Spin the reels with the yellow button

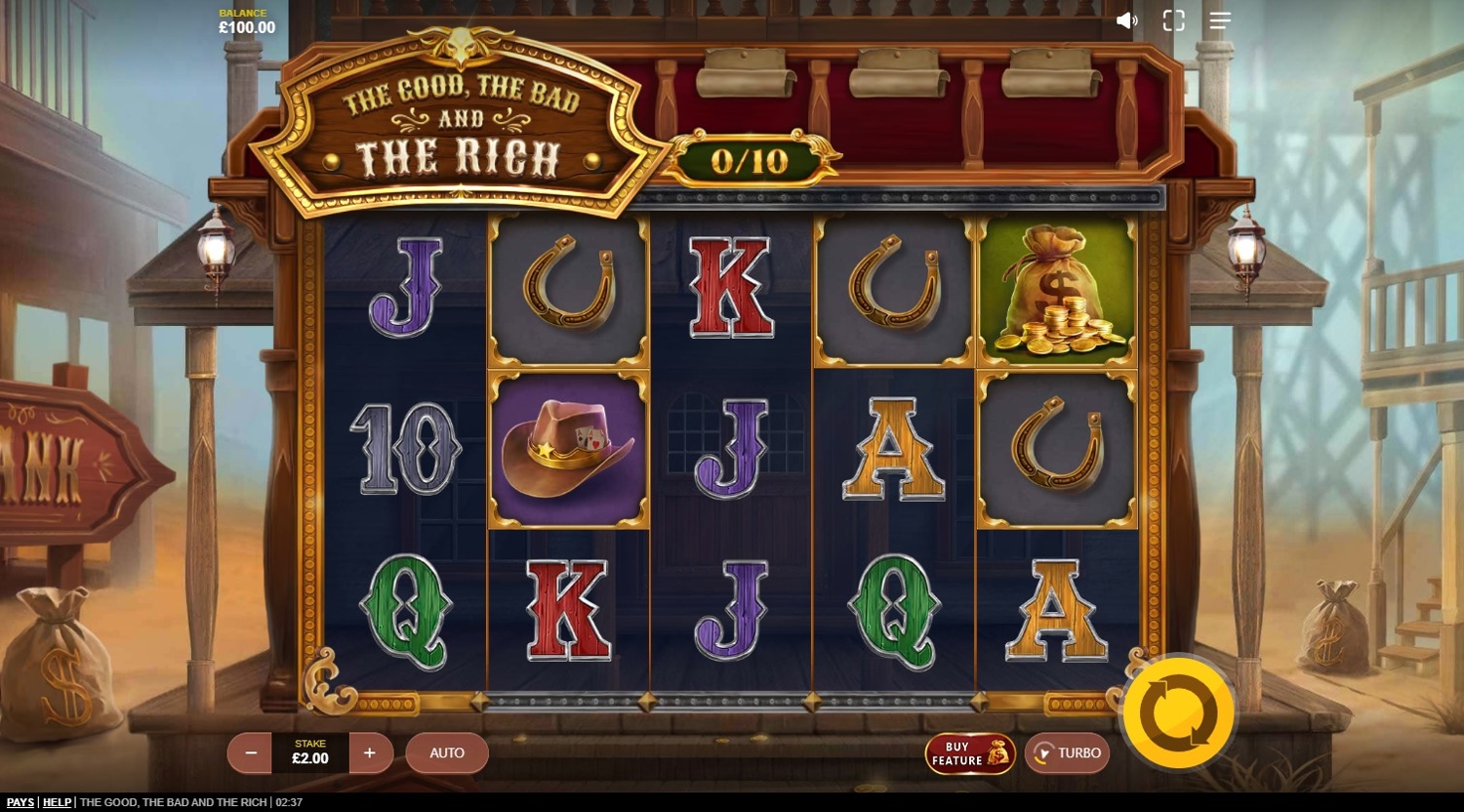point(1178,713)
